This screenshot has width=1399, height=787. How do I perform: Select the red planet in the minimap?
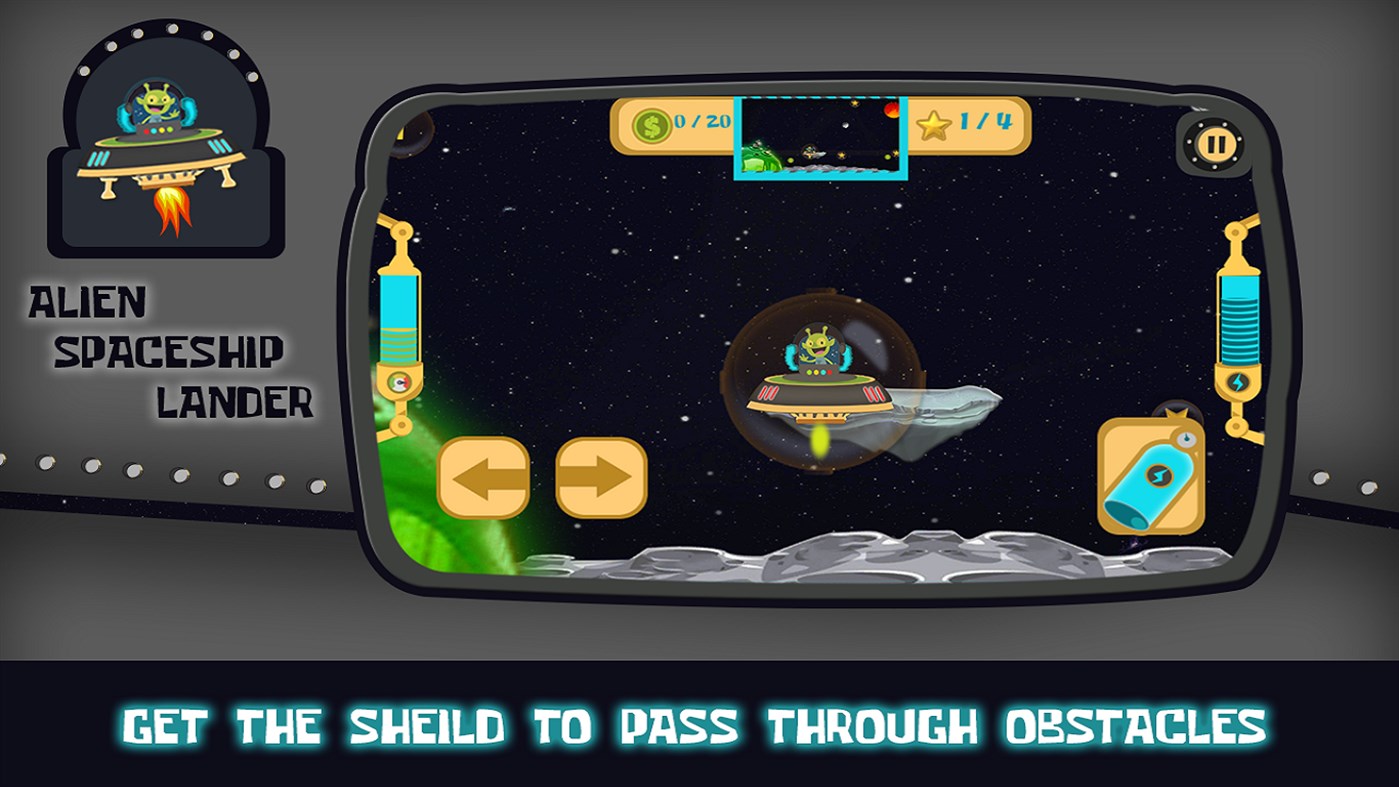click(x=893, y=110)
